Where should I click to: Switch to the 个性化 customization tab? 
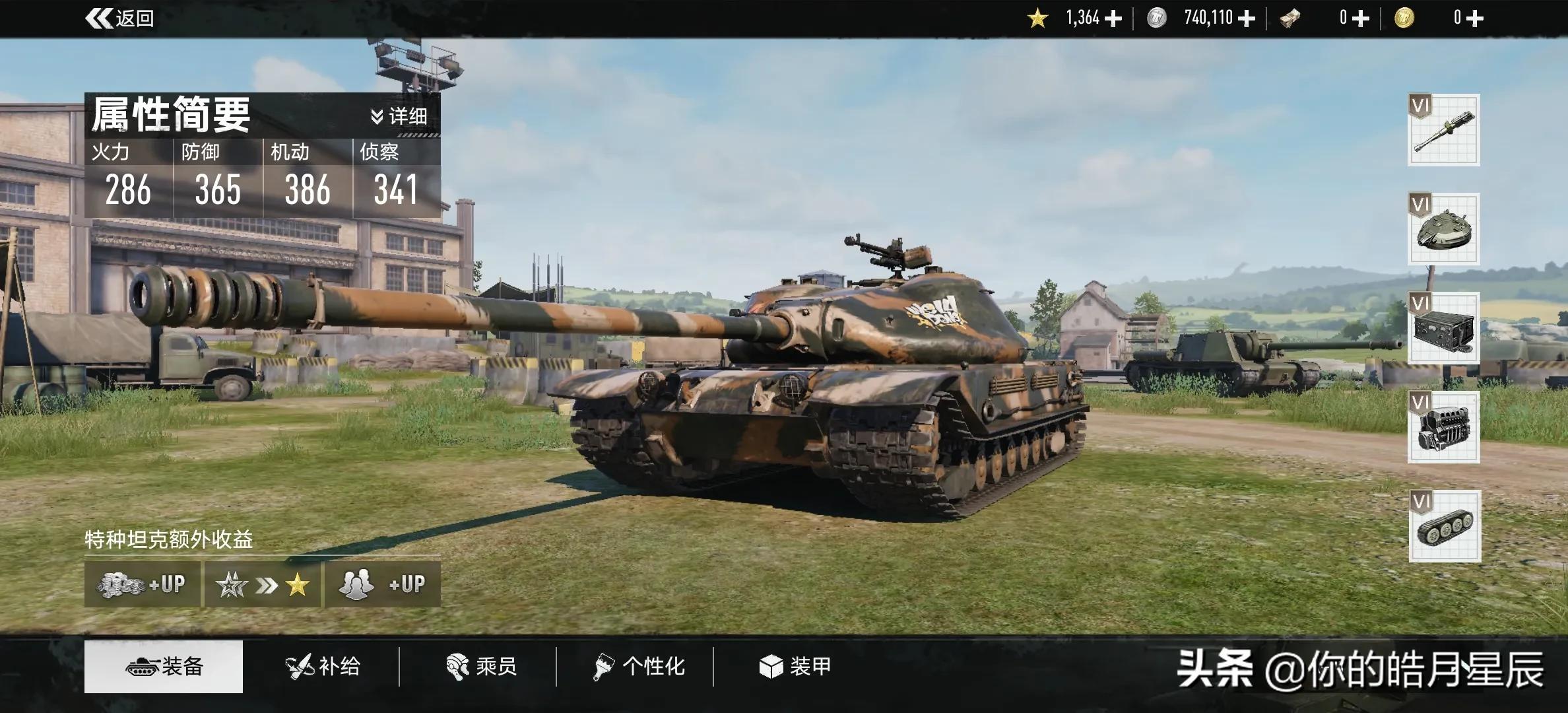638,666
